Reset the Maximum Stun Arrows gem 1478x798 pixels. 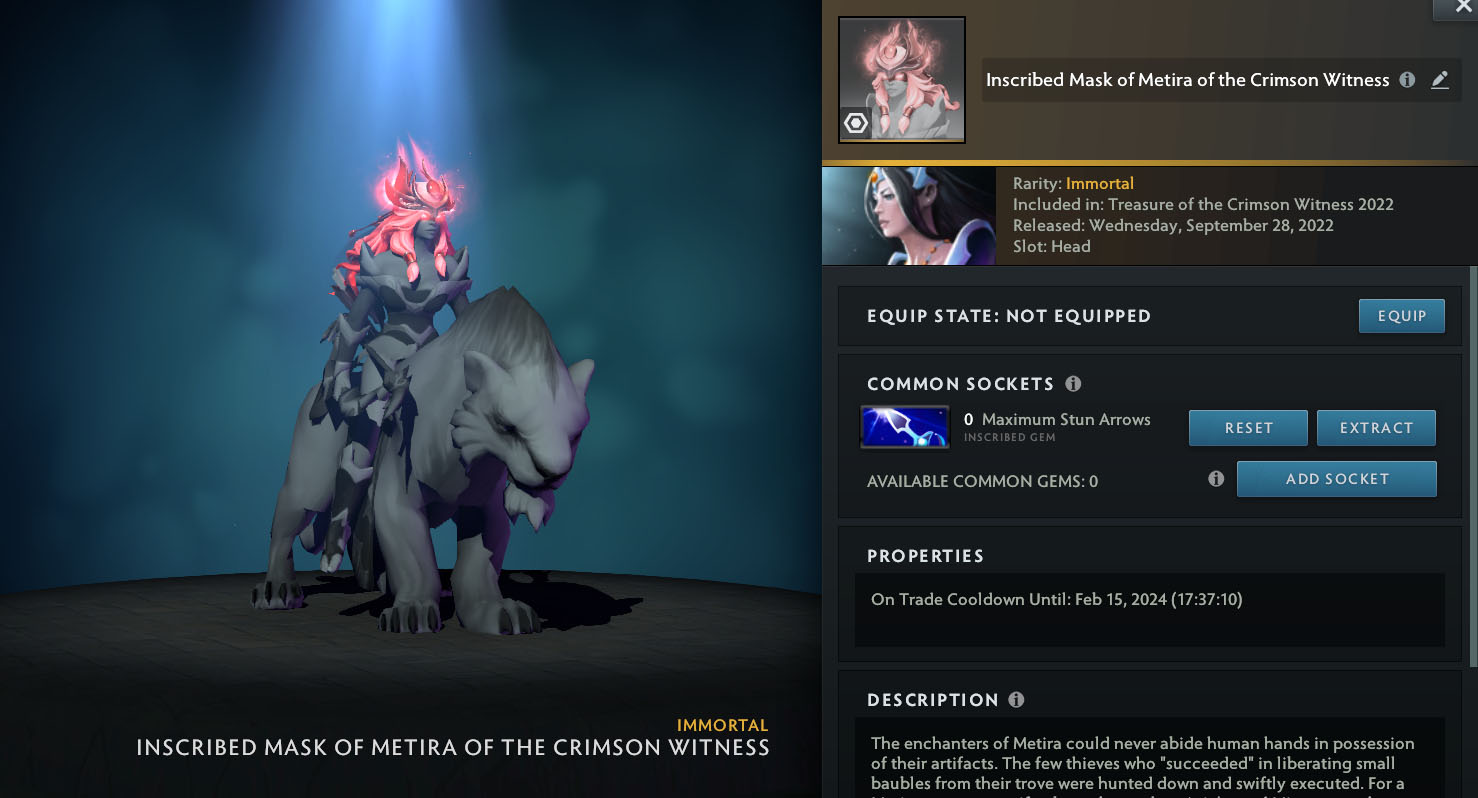[1248, 428]
